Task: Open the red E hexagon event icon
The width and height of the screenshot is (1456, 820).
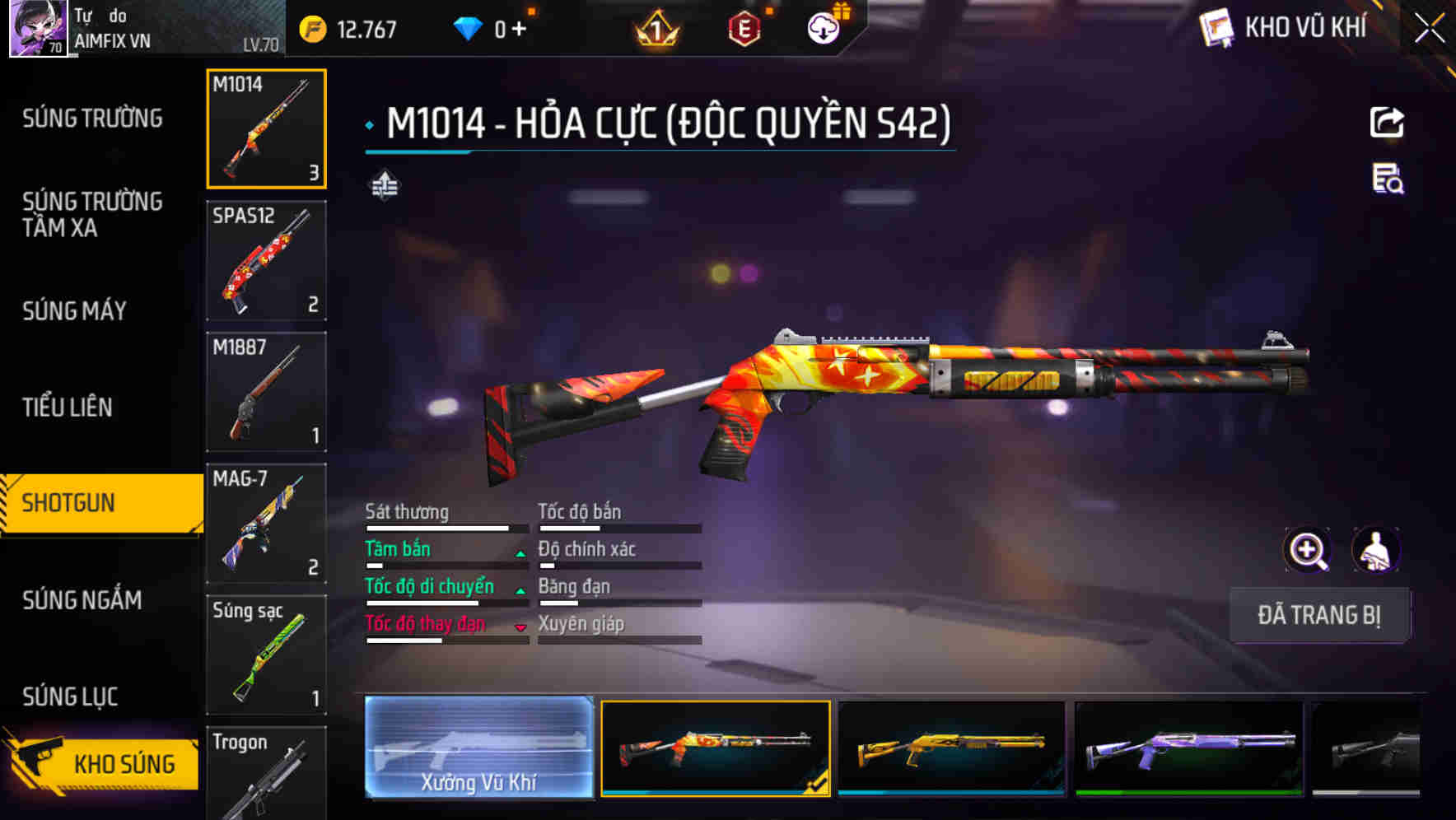Action: coord(743,28)
